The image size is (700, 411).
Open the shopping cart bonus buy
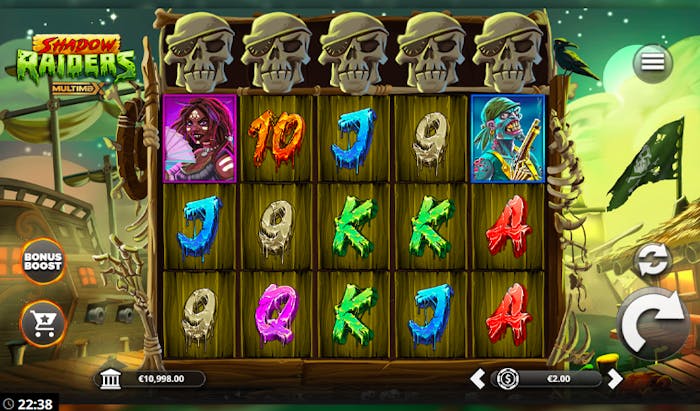(43, 321)
